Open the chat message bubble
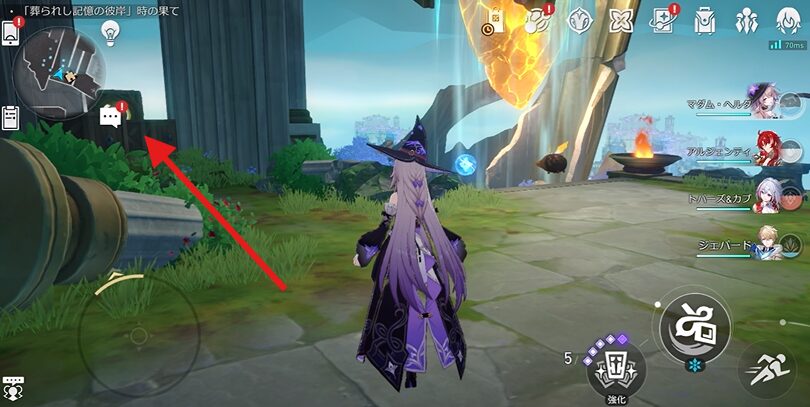Screen dimensions: 810x407 [x=111, y=118]
